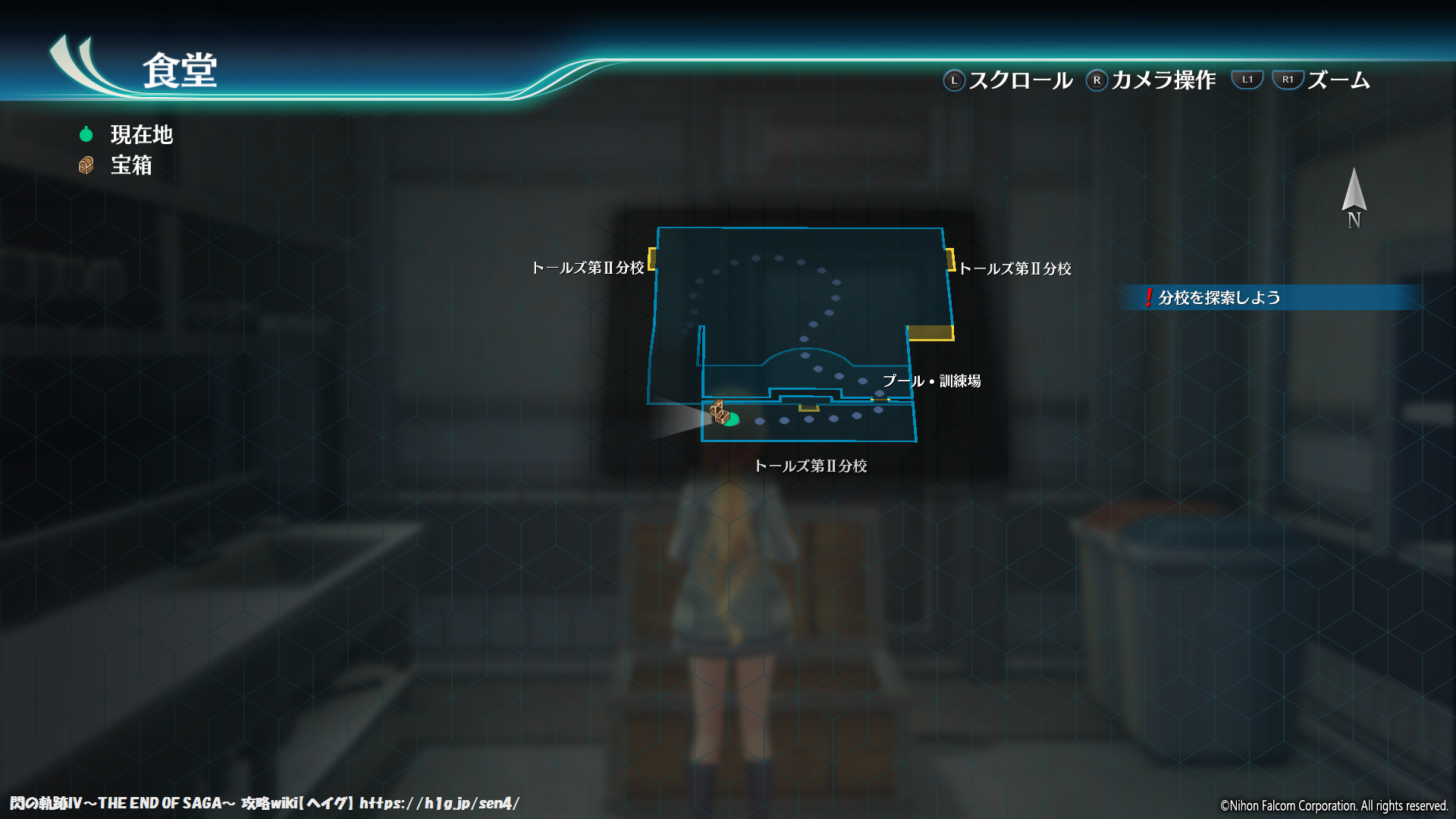The height and width of the screenshot is (819, 1456).
Task: Click the R1 zoom button icon
Action: click(1288, 78)
